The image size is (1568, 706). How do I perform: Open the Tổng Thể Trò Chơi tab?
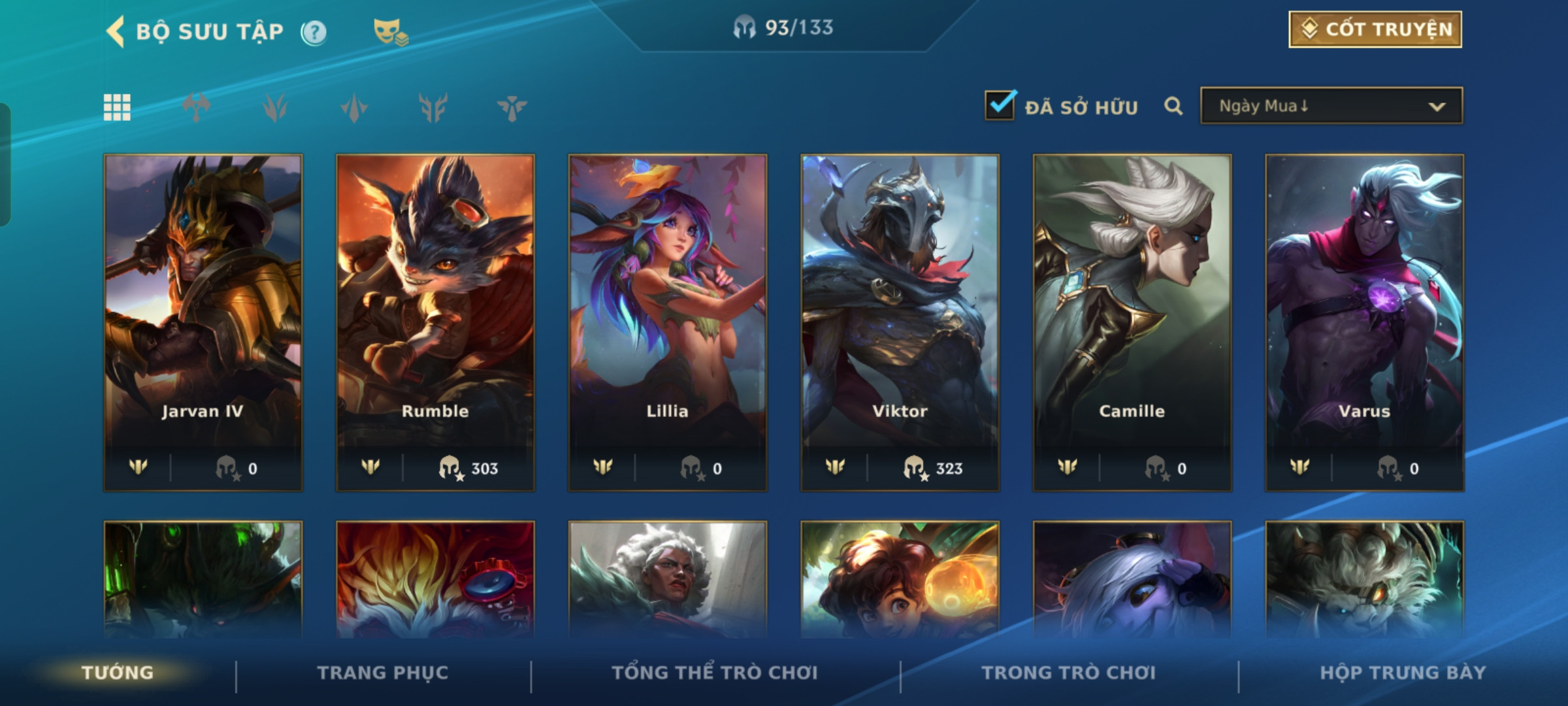[715, 673]
